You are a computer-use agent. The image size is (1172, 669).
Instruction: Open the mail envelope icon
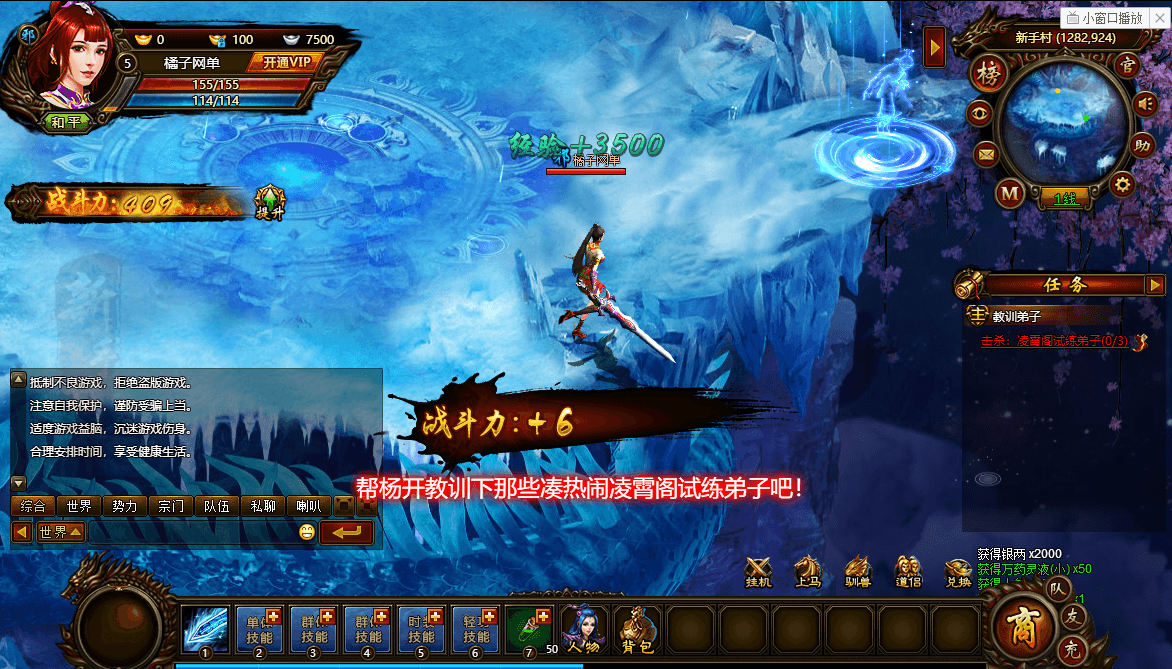(986, 154)
